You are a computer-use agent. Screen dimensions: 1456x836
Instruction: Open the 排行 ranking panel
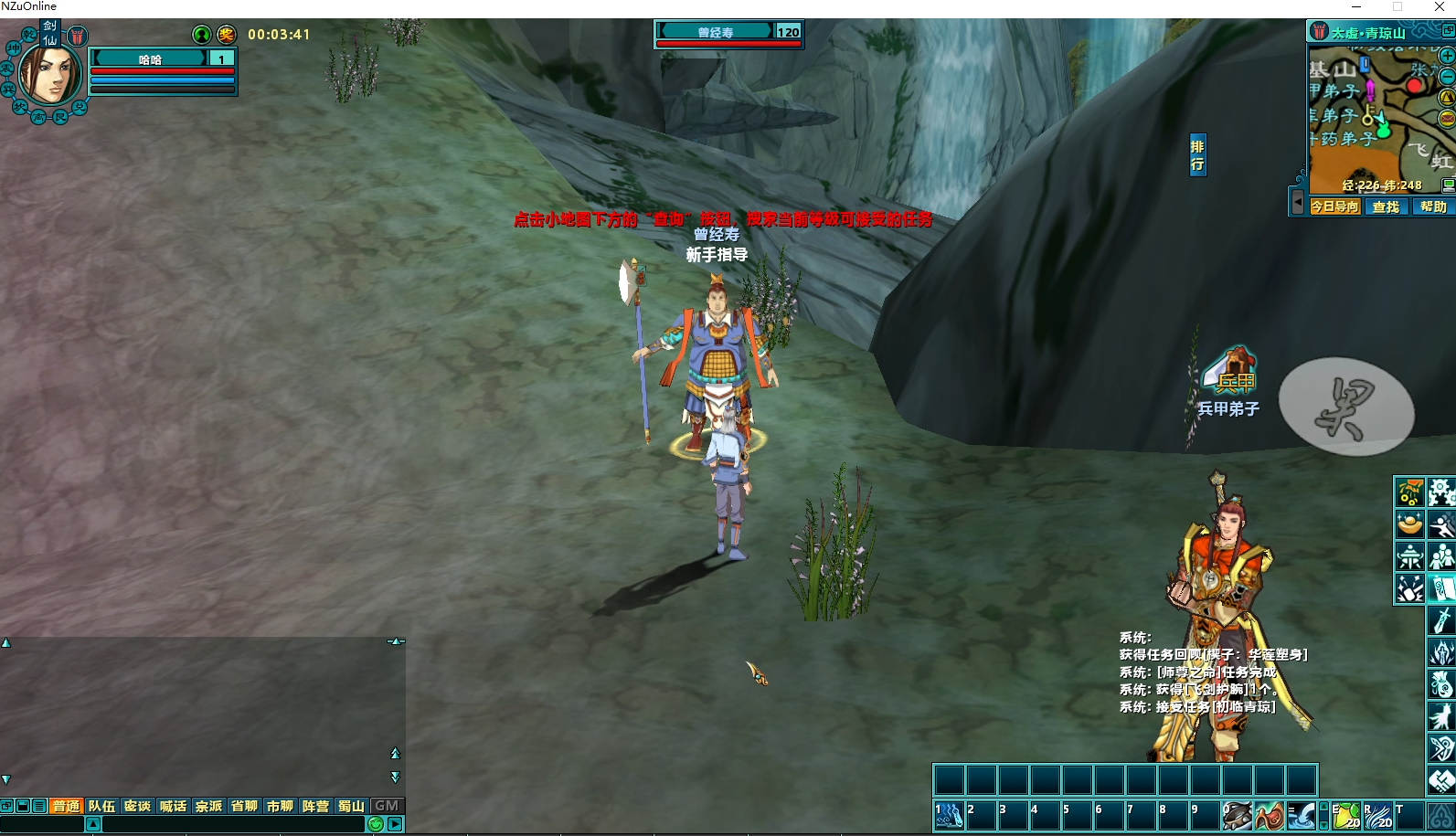pos(1197,155)
